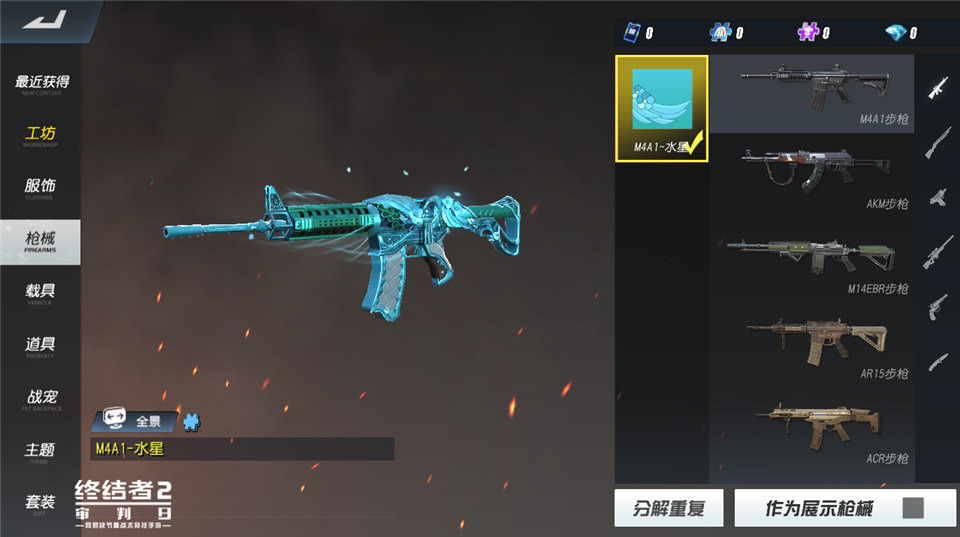Screen dimensions: 960x537
Task: Open the 主题 (Theme) section
Action: [41, 452]
